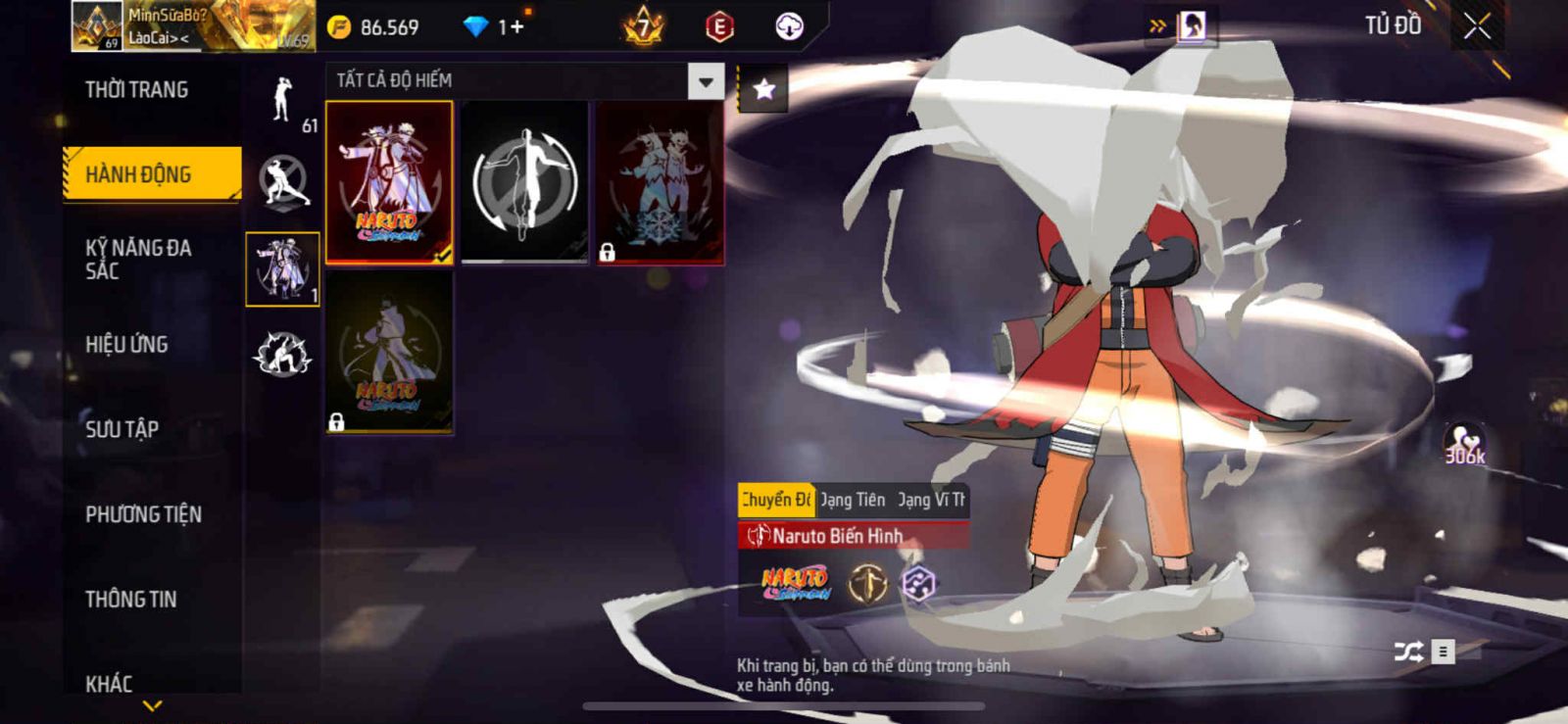This screenshot has height=724, width=1568.
Task: Choose the Phương Tiện vehicles menu
Action: pyautogui.click(x=143, y=514)
